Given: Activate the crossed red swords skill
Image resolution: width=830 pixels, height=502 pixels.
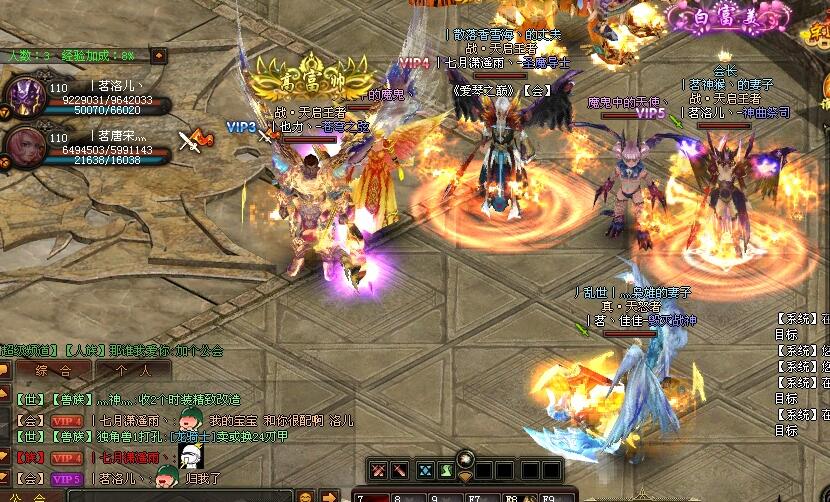Looking at the screenshot, I should pyautogui.click(x=378, y=471).
